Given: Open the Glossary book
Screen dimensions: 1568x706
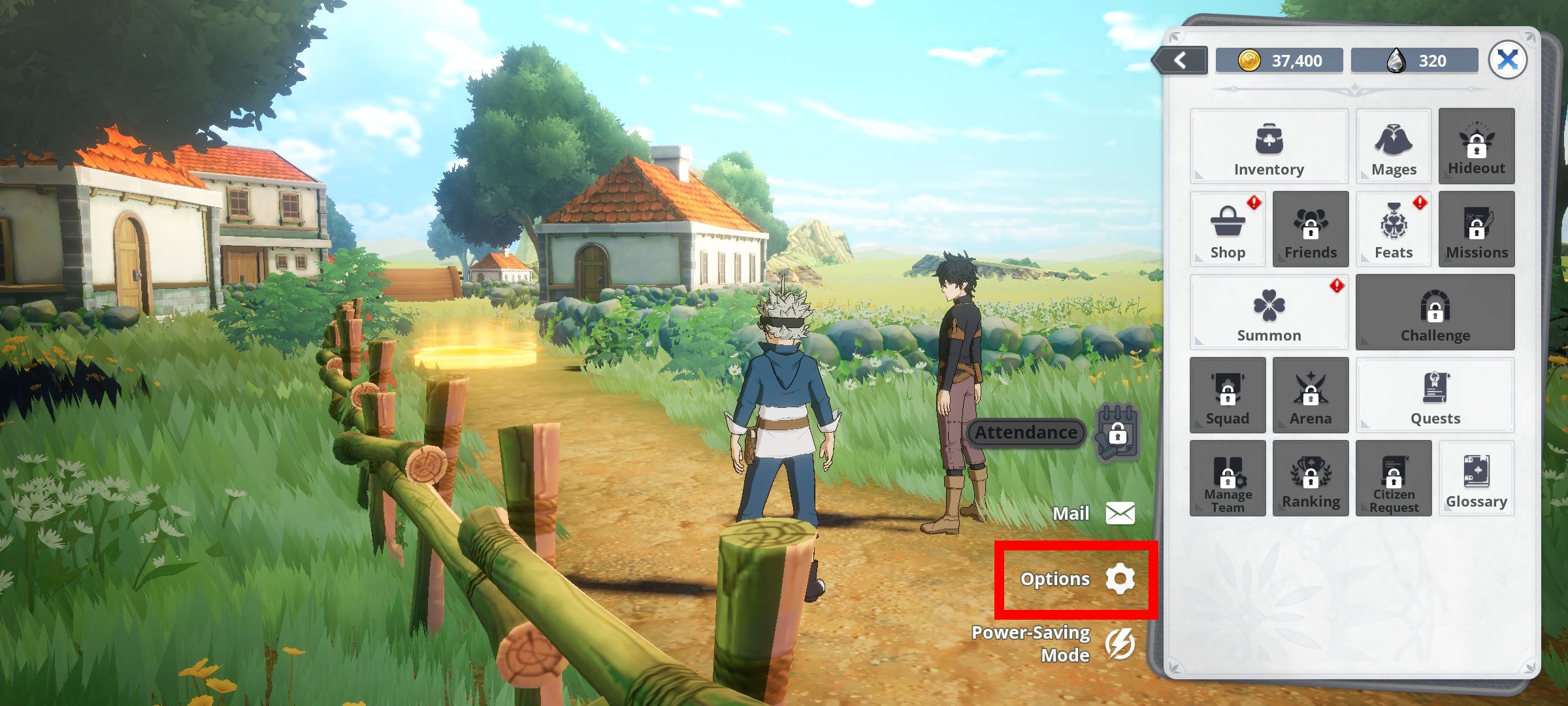Looking at the screenshot, I should [x=1476, y=479].
